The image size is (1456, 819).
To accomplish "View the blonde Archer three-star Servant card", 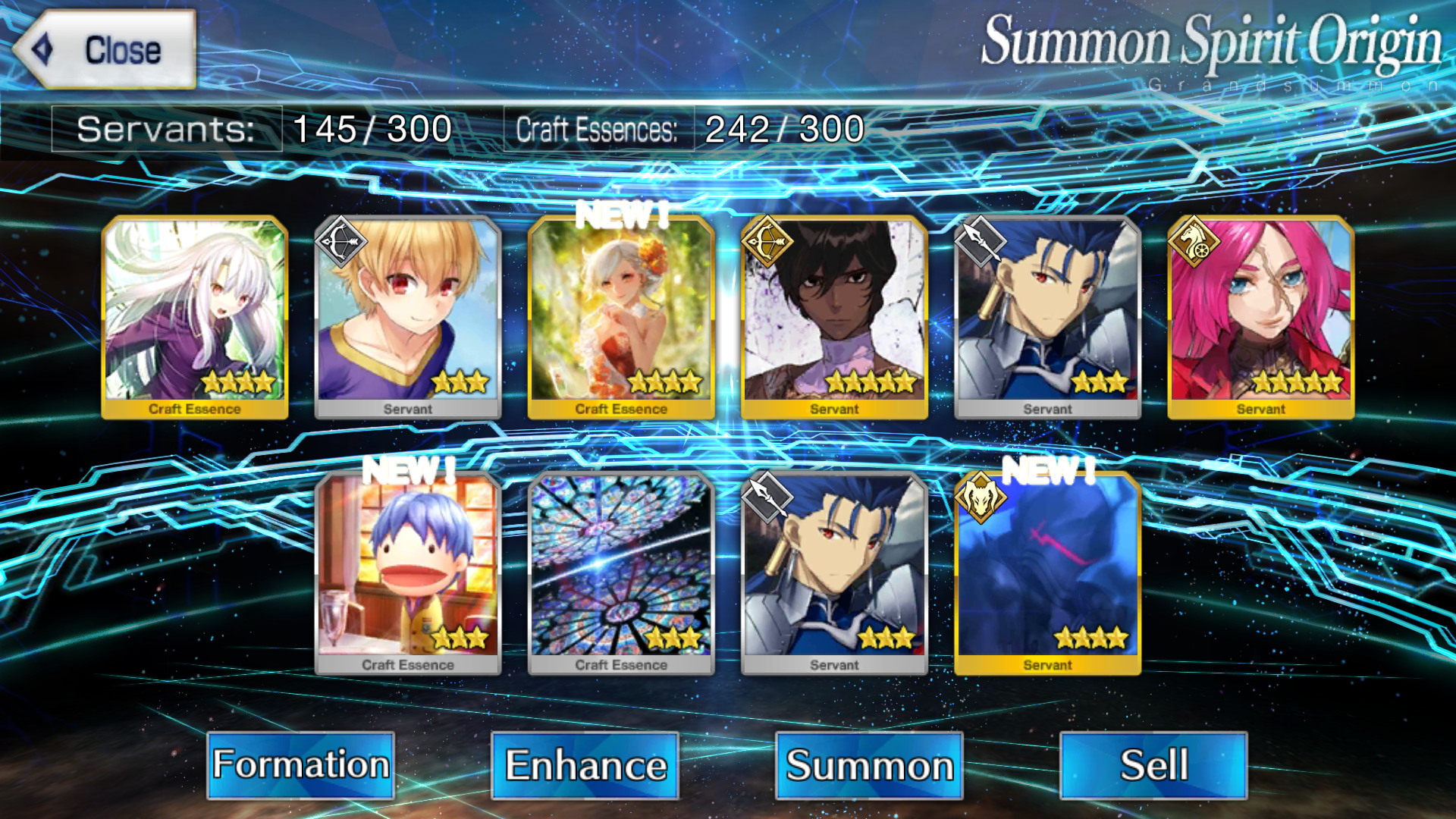I will pyautogui.click(x=408, y=316).
